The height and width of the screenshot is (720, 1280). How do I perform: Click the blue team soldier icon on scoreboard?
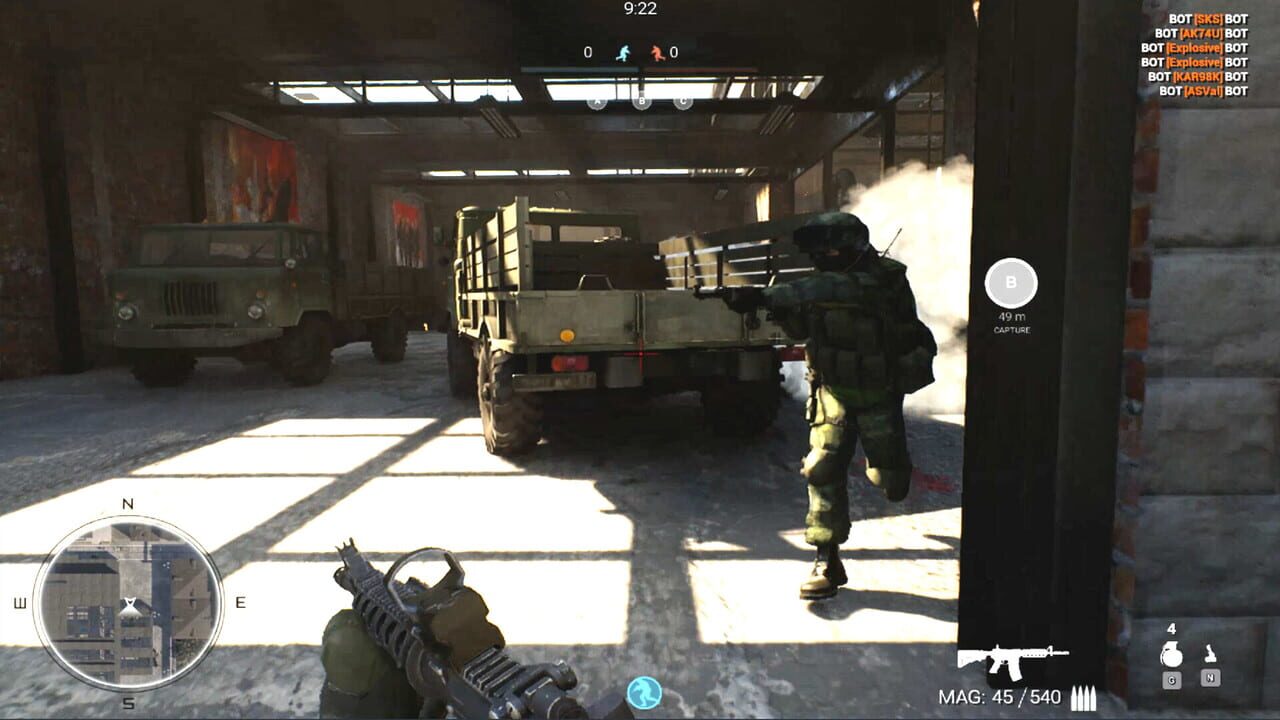(x=624, y=53)
